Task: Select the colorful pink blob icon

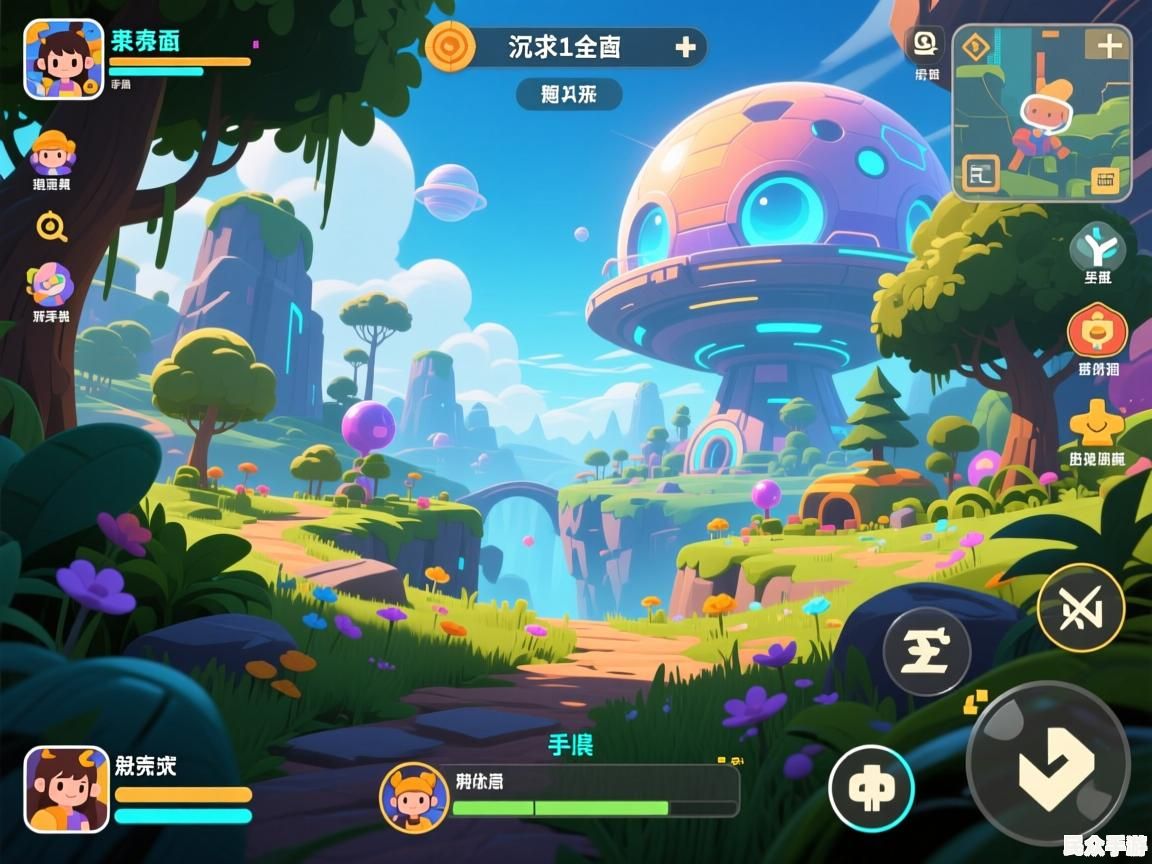Action: click(x=49, y=284)
